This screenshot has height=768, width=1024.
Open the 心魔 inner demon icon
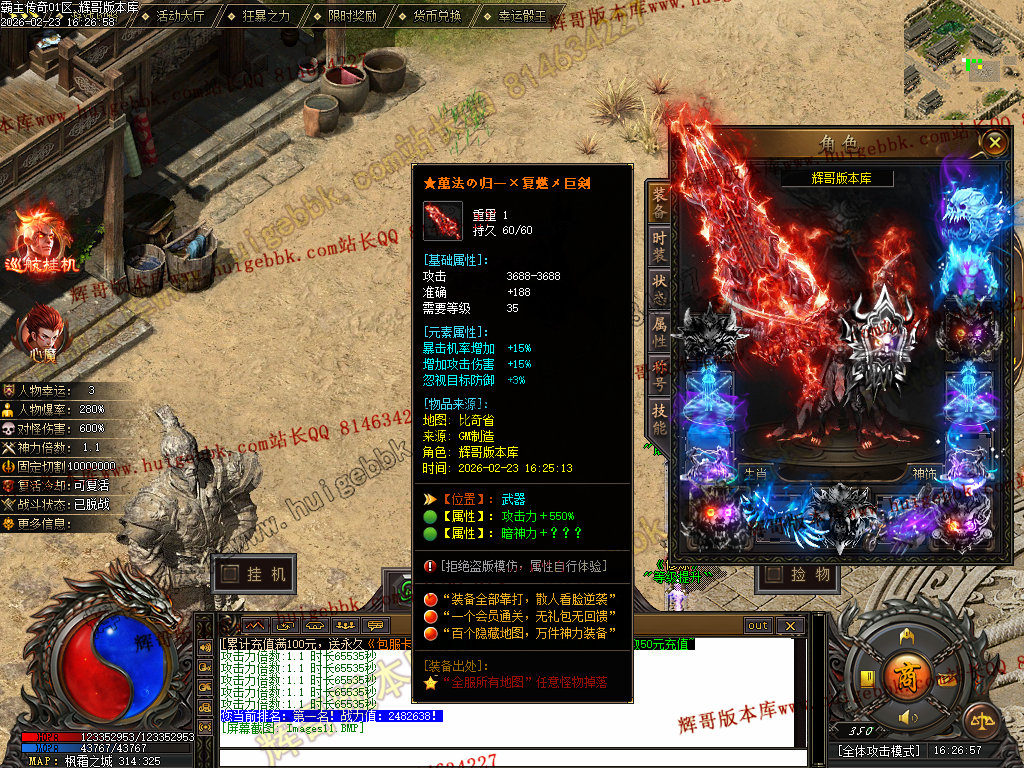41,332
